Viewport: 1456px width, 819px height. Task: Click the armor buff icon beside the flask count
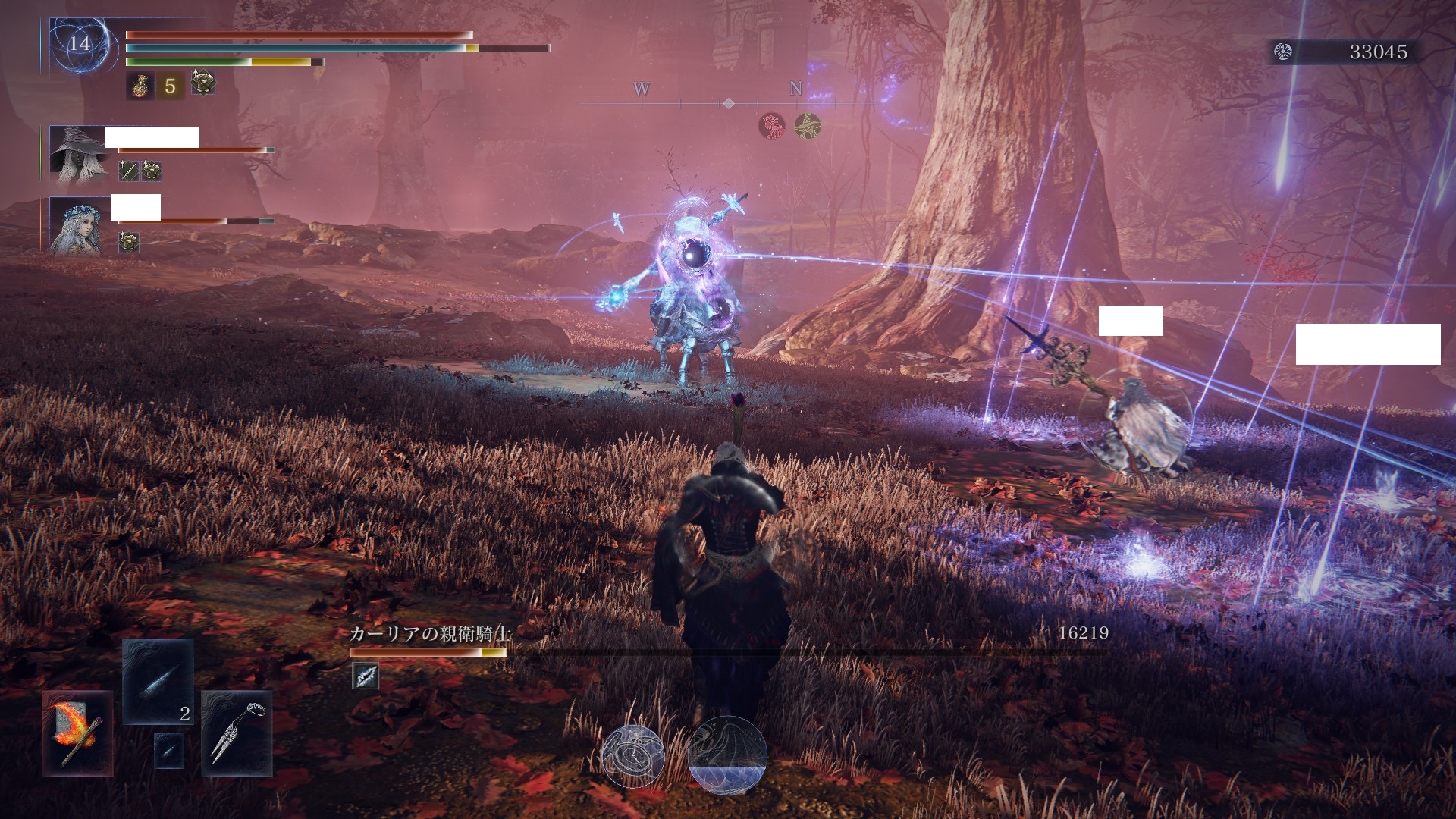[x=203, y=83]
